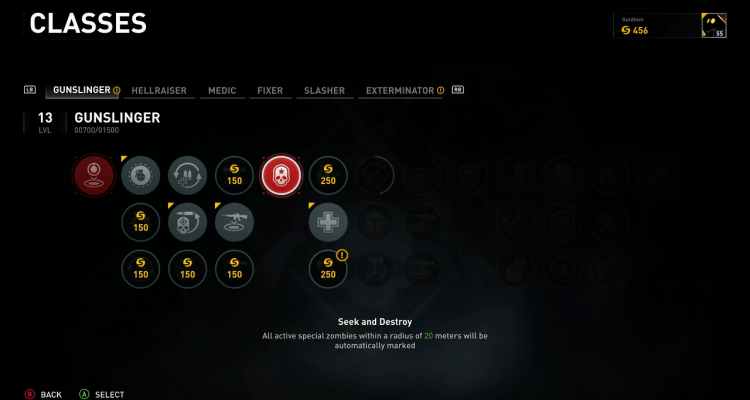Select the medical cross perk icon

(x=328, y=222)
